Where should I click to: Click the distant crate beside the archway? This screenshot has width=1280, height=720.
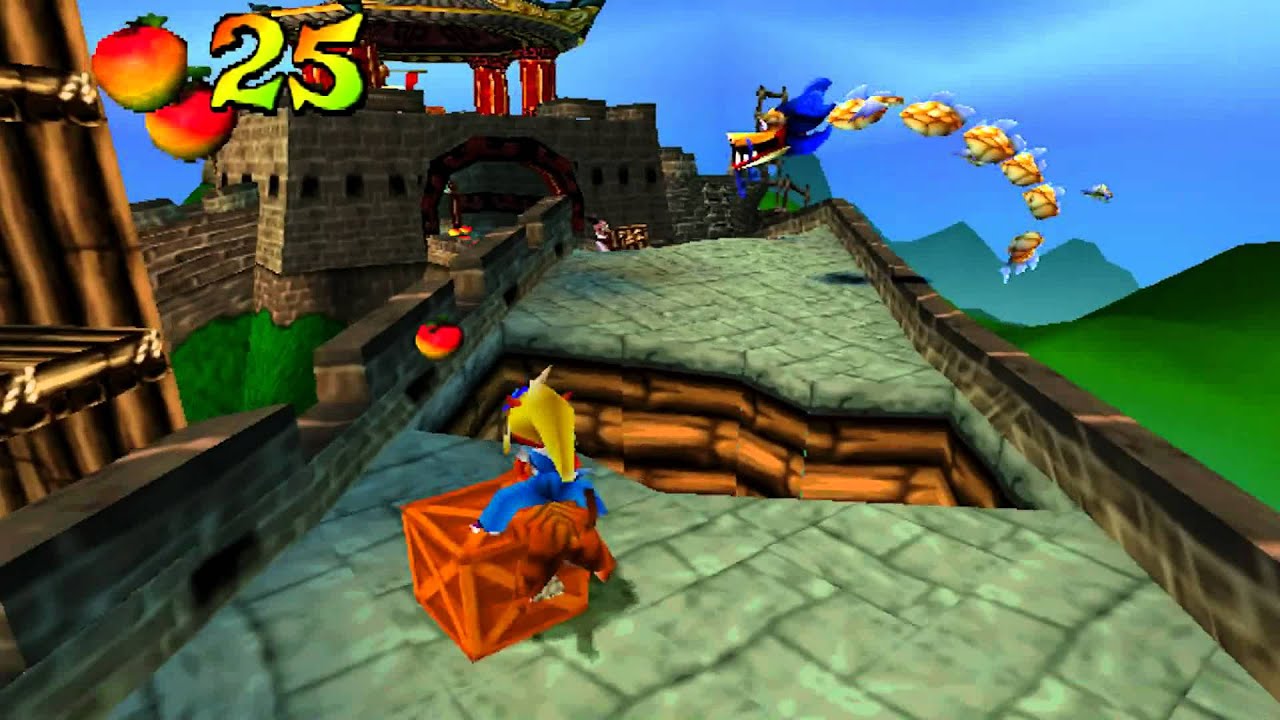632,238
